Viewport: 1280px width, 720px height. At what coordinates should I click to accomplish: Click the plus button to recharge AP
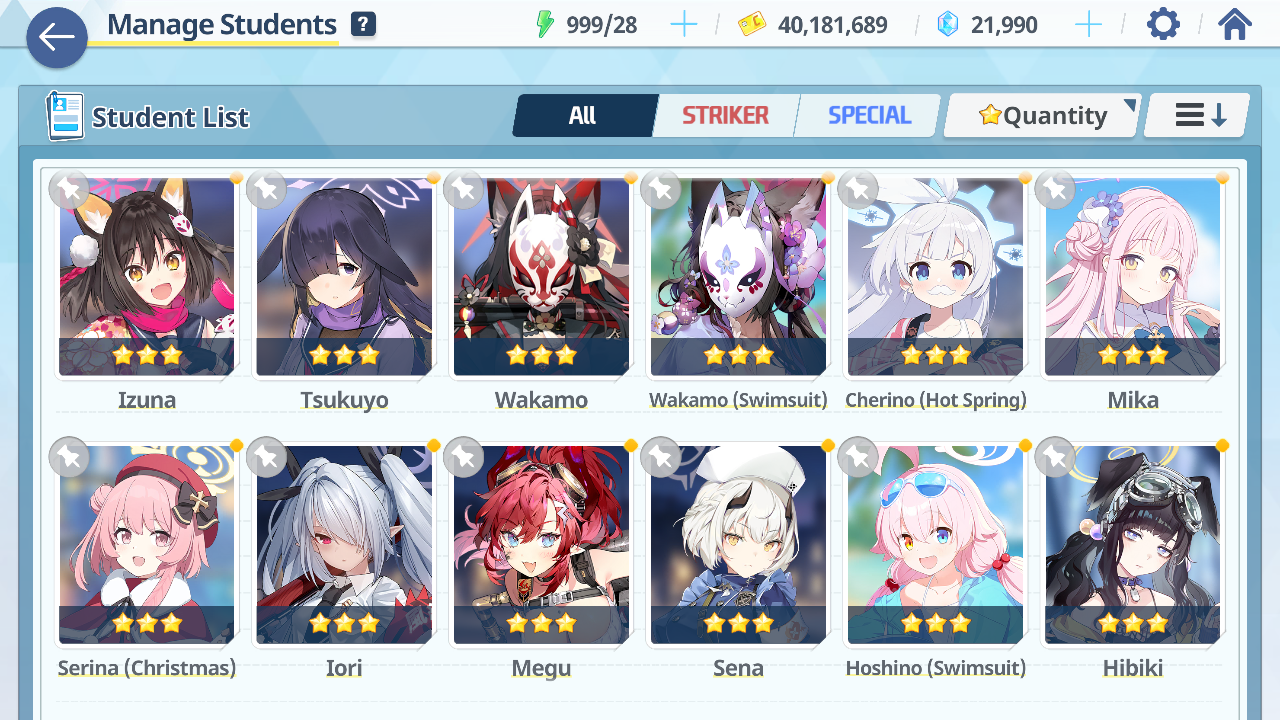684,24
